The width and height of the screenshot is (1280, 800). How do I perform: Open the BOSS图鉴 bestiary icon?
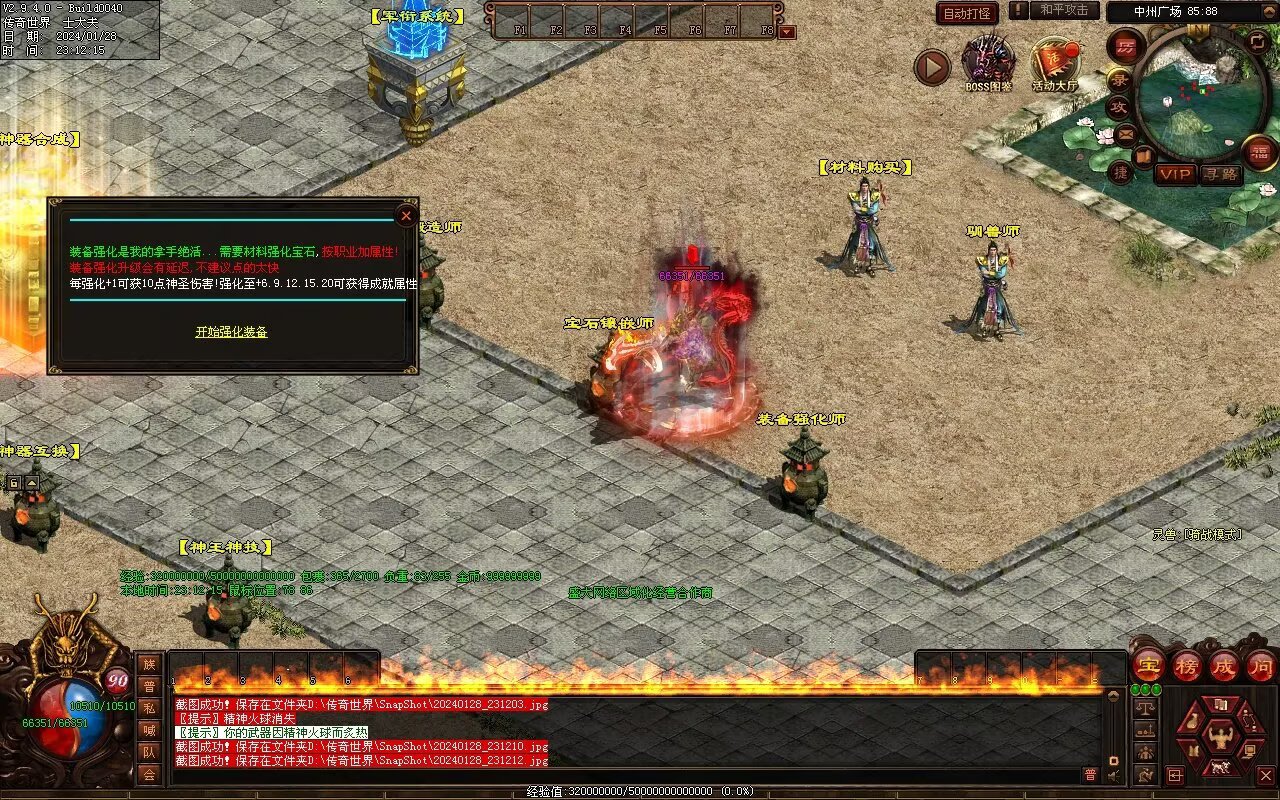988,62
